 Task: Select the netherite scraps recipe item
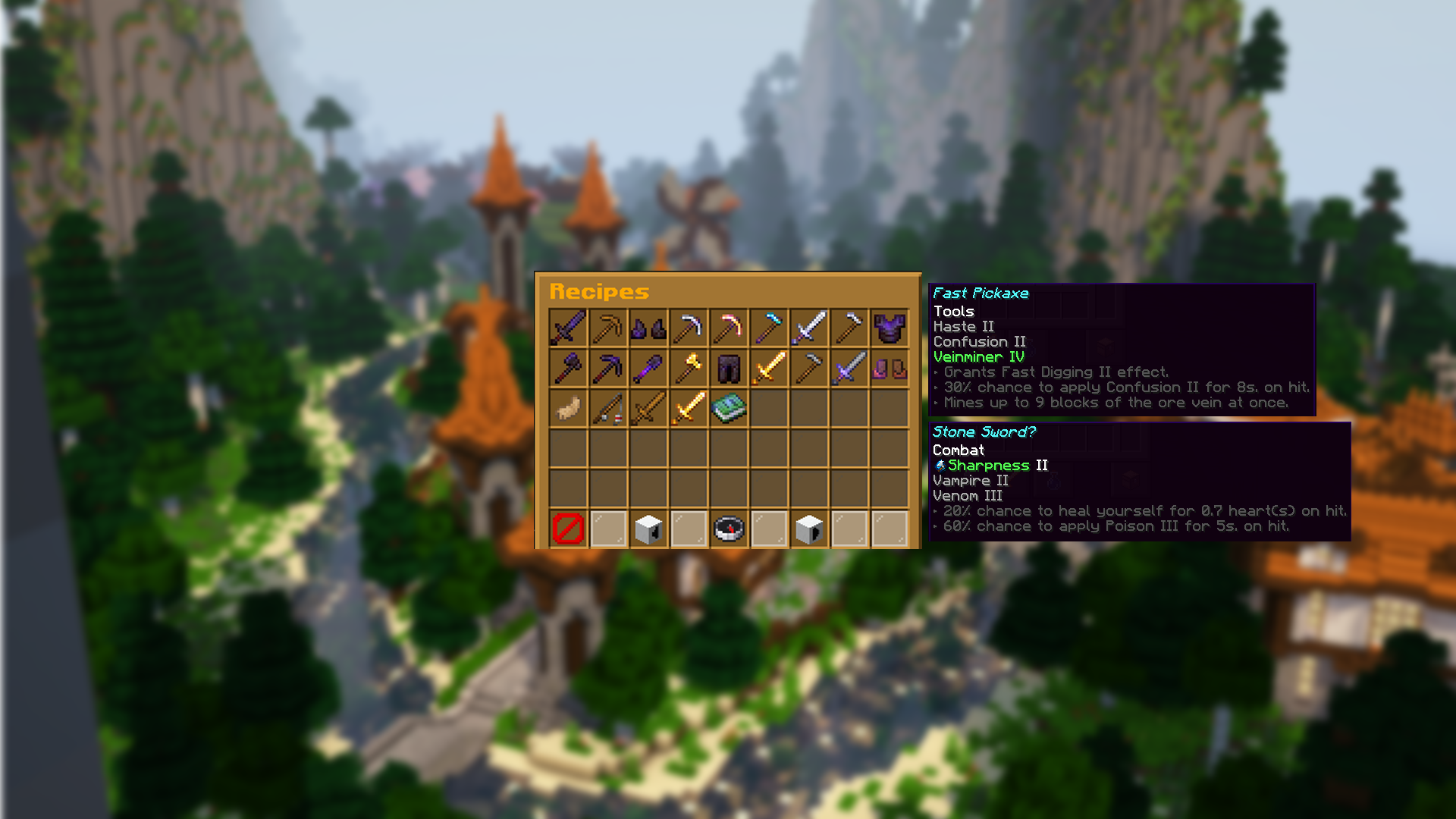click(648, 326)
